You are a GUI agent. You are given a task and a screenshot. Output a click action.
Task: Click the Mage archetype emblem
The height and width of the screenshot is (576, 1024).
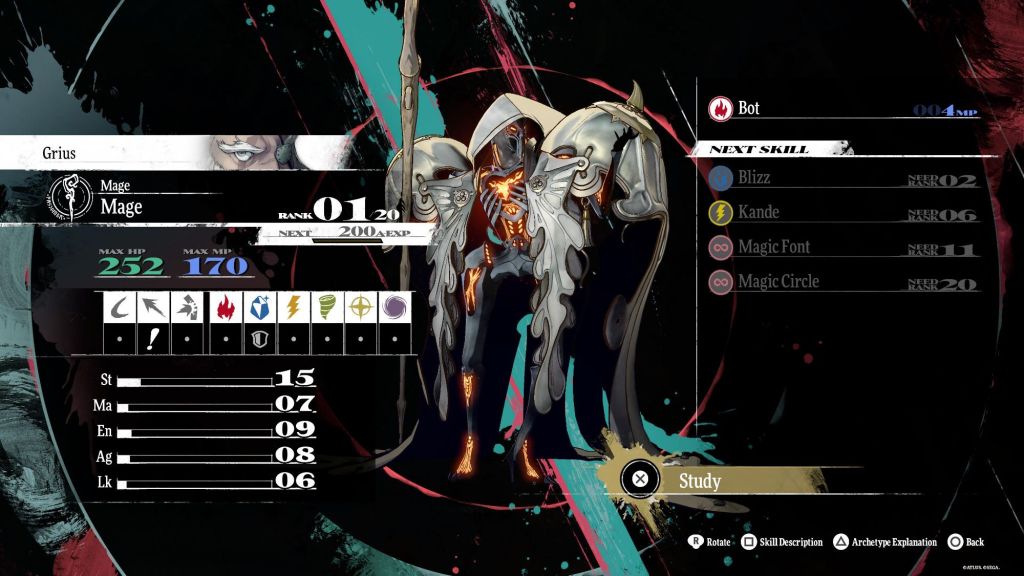coord(70,196)
